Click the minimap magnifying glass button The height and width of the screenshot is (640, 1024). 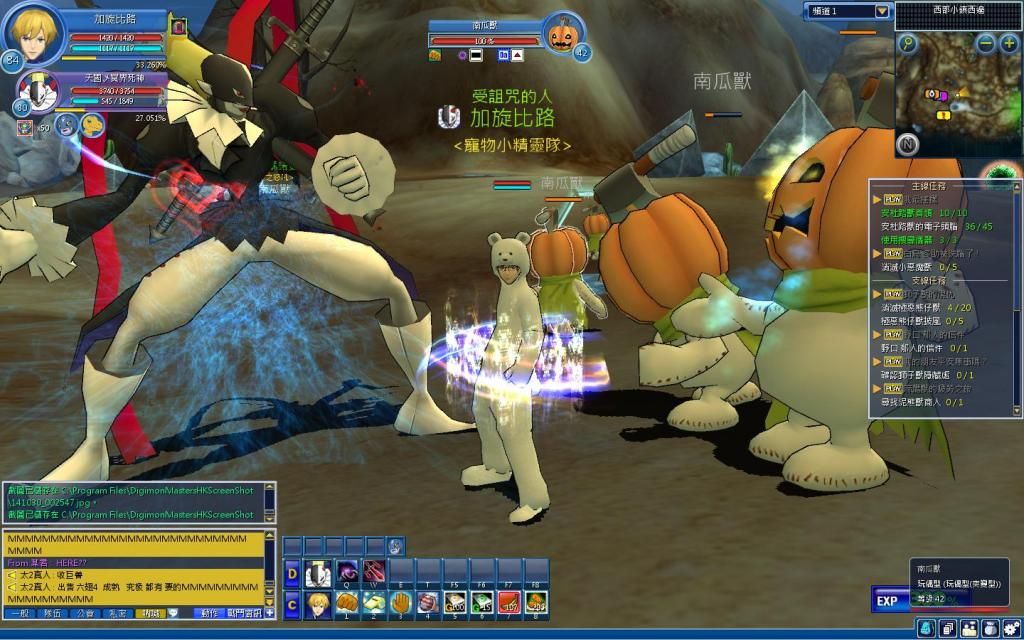[907, 43]
